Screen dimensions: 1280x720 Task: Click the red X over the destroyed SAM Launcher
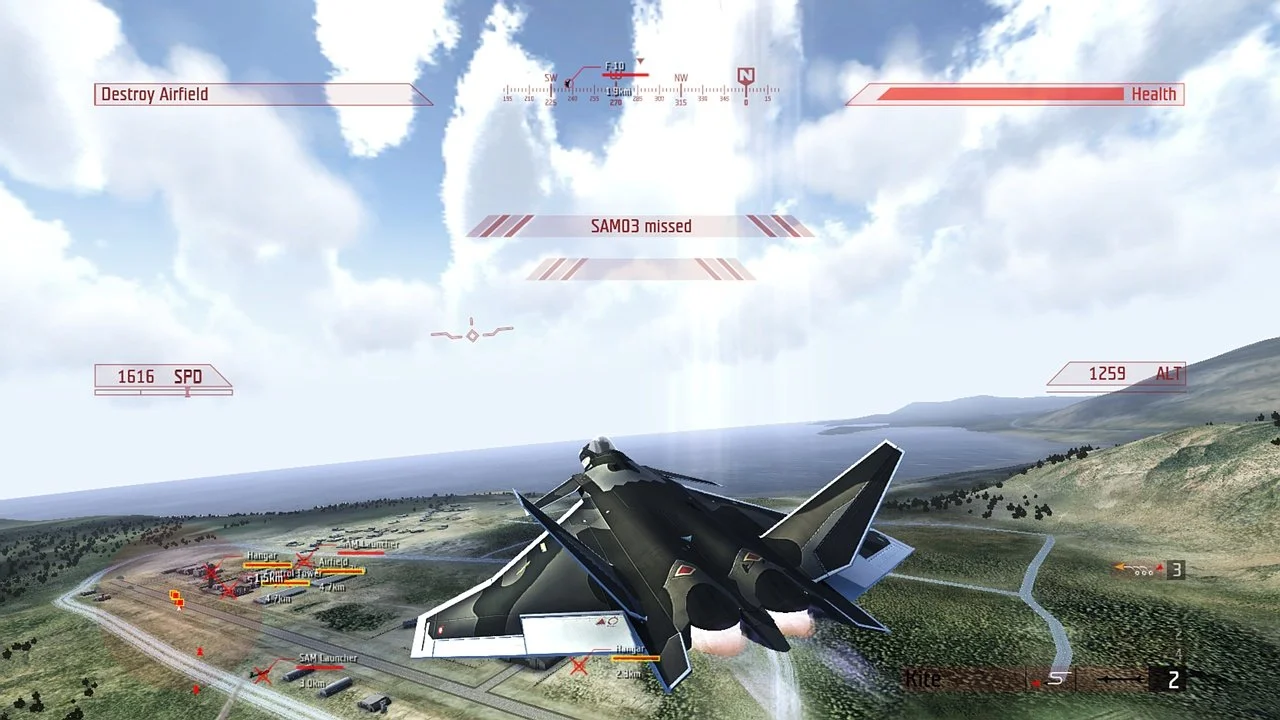(x=261, y=674)
